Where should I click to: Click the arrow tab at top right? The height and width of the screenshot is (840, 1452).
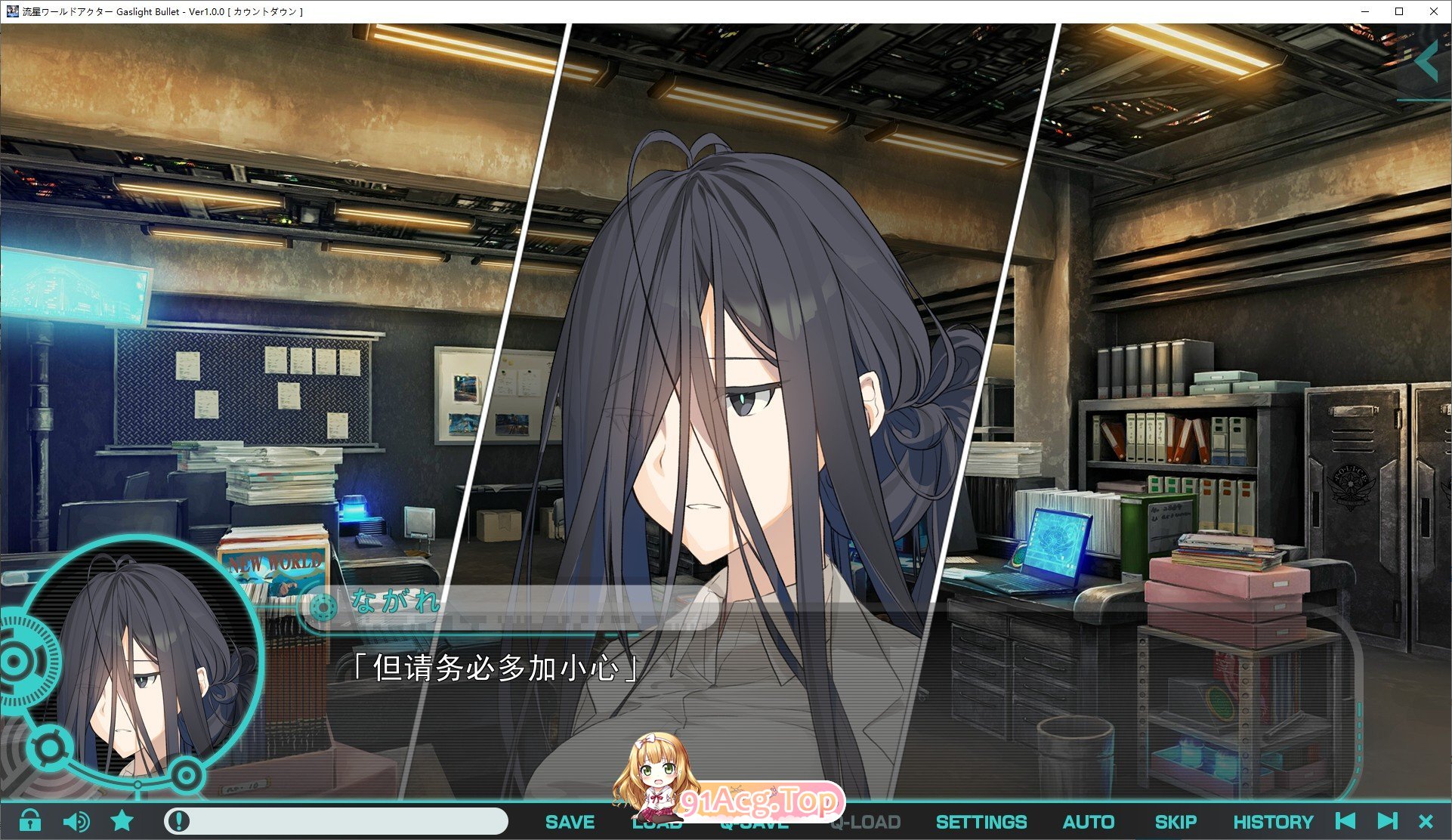click(1431, 62)
